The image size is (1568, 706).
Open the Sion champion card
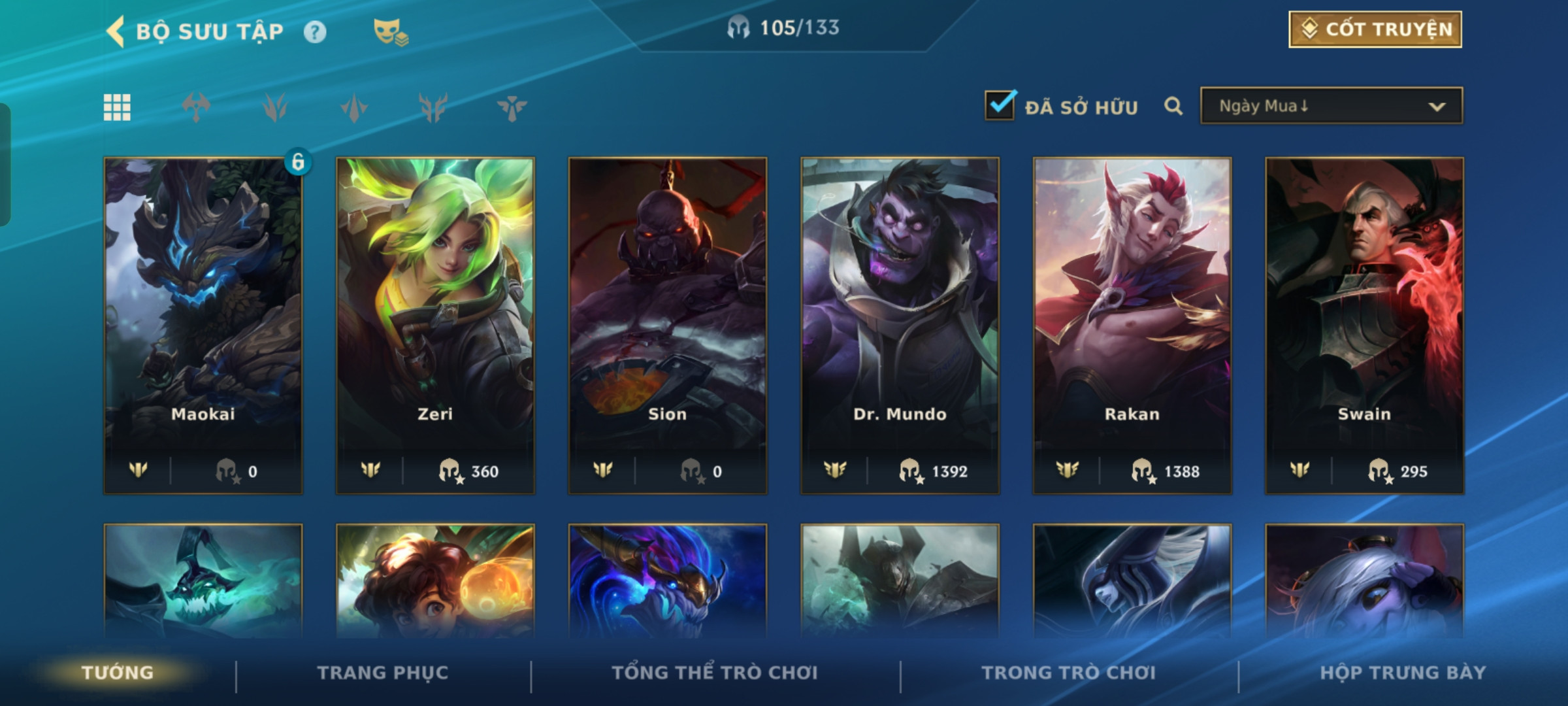[x=667, y=325]
